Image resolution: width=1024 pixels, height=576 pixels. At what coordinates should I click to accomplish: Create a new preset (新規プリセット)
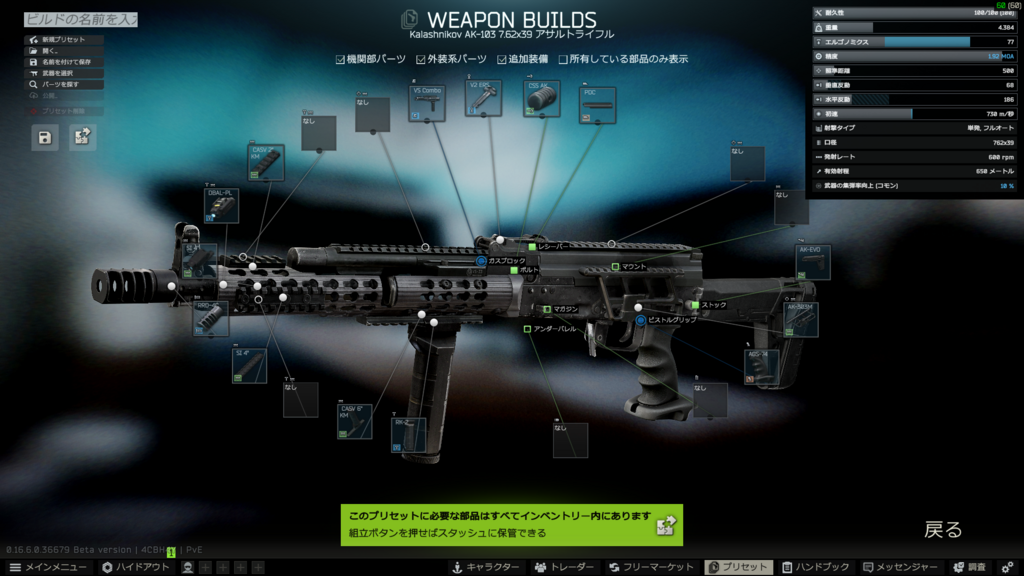[x=62, y=40]
